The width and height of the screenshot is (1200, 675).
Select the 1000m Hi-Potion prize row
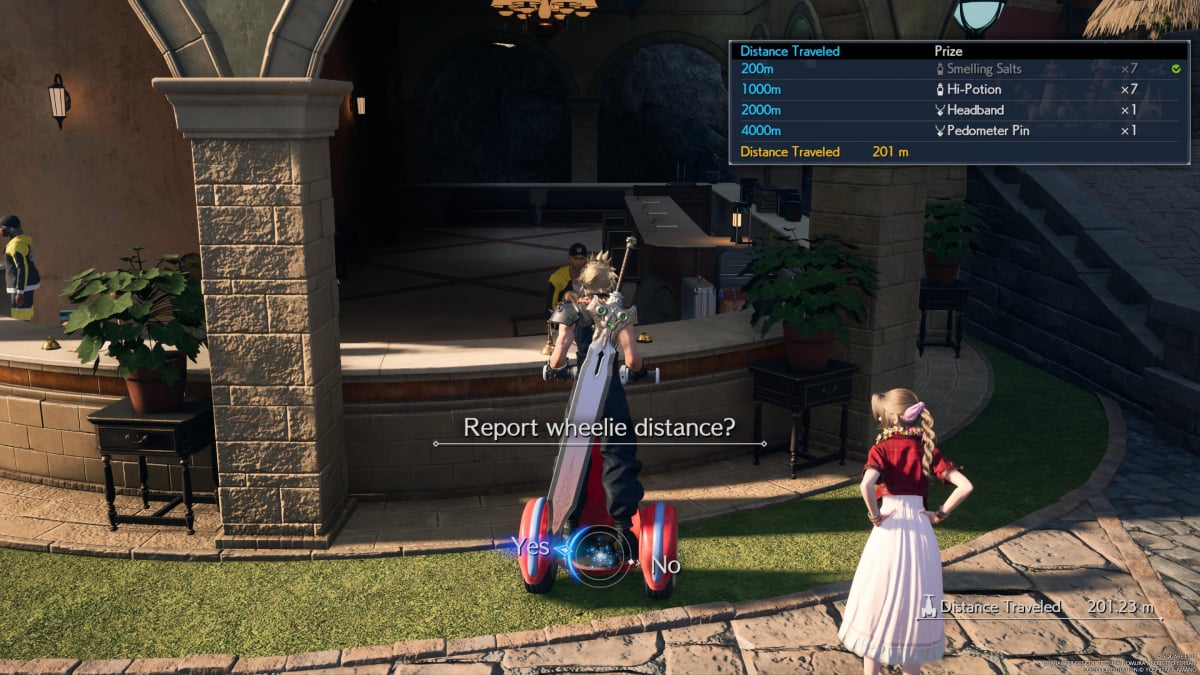pos(958,90)
